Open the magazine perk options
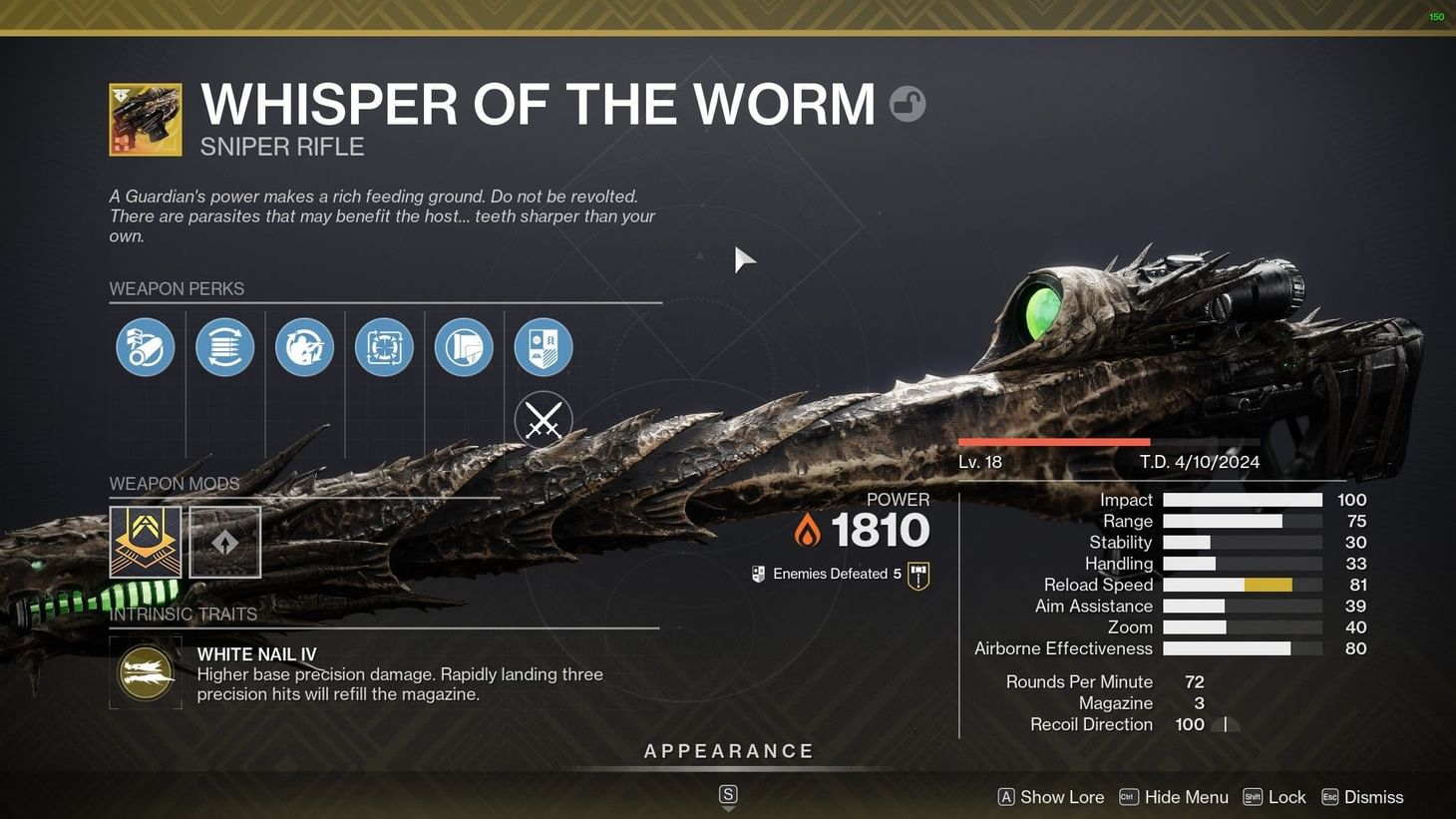The image size is (1456, 819). click(x=224, y=346)
